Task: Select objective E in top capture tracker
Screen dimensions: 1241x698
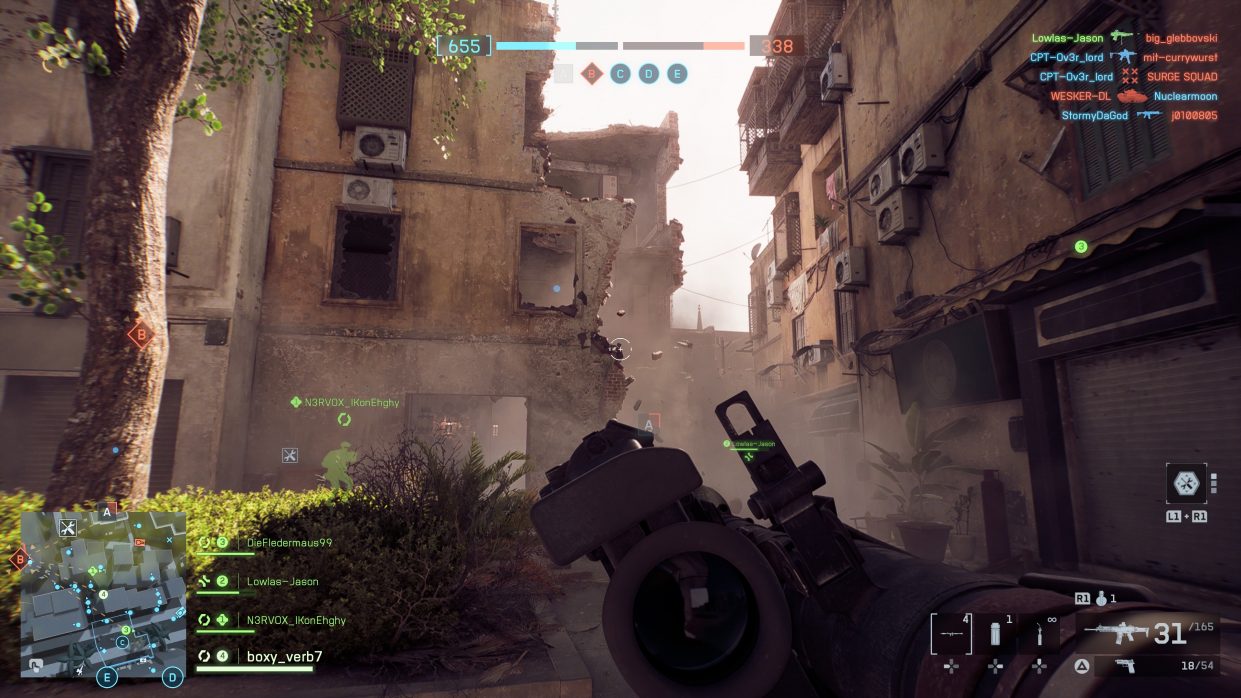Action: 677,73
